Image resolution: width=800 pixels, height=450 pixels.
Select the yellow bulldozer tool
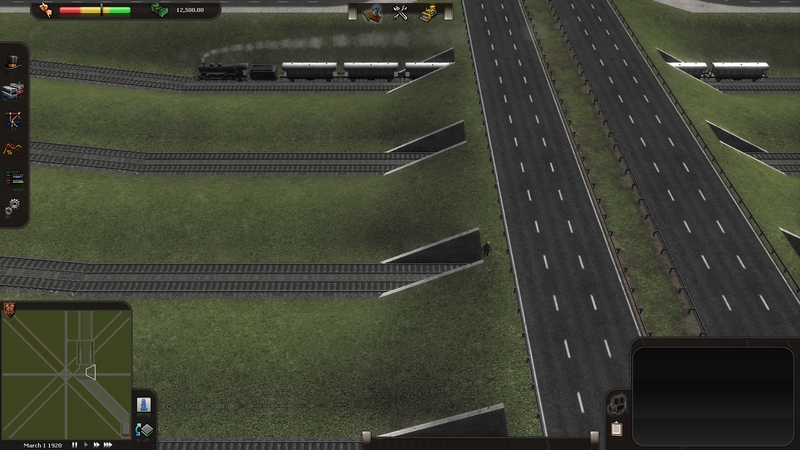(x=428, y=12)
